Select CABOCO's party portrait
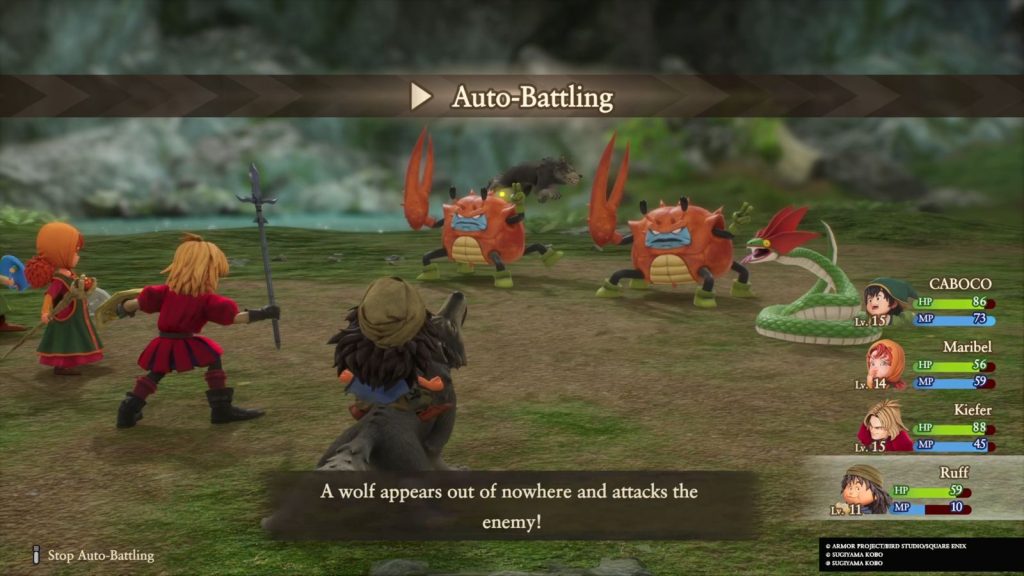 pyautogui.click(x=883, y=300)
